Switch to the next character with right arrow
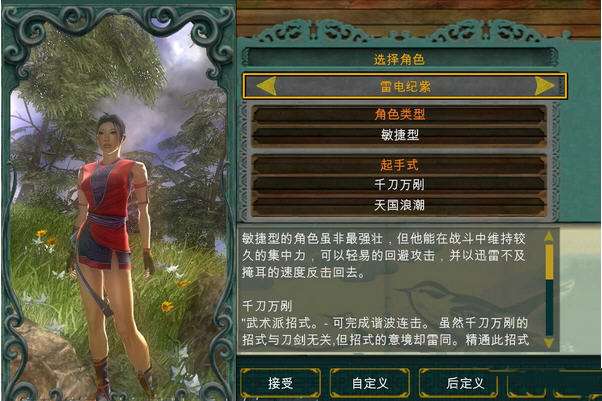This screenshot has width=602, height=401. pos(544,86)
